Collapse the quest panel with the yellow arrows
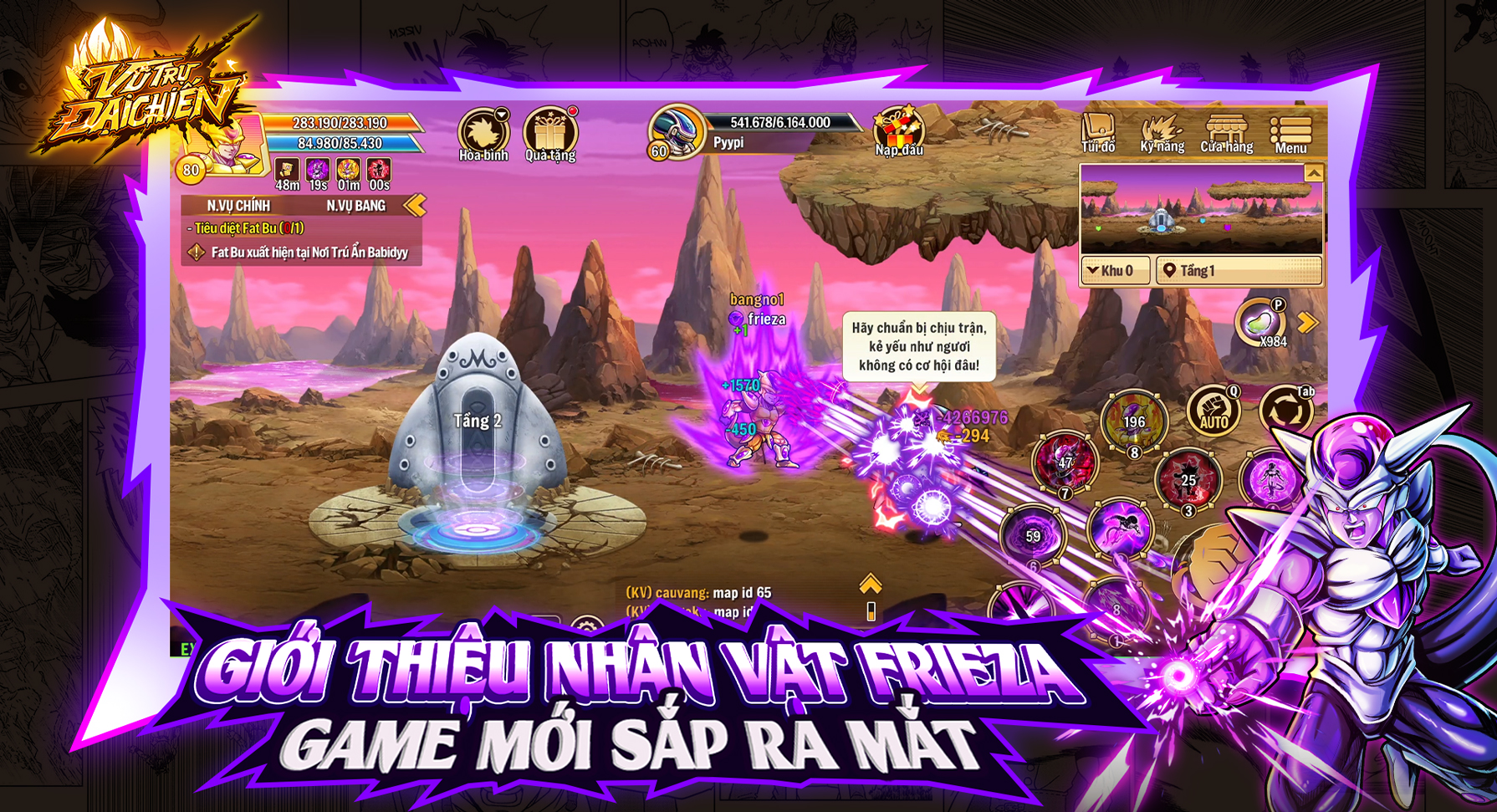 415,205
